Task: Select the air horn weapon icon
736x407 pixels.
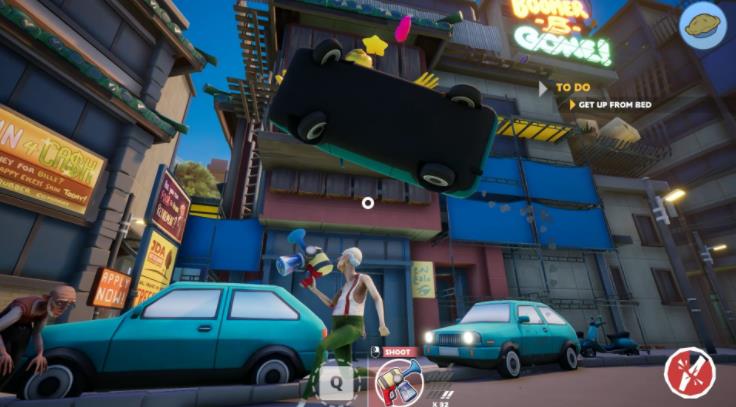Action: (x=398, y=382)
